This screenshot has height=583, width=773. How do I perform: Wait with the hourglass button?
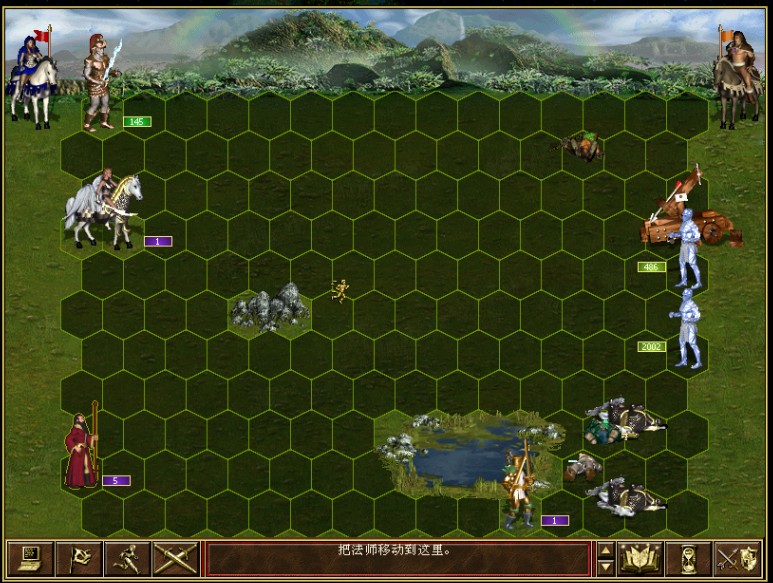click(689, 558)
